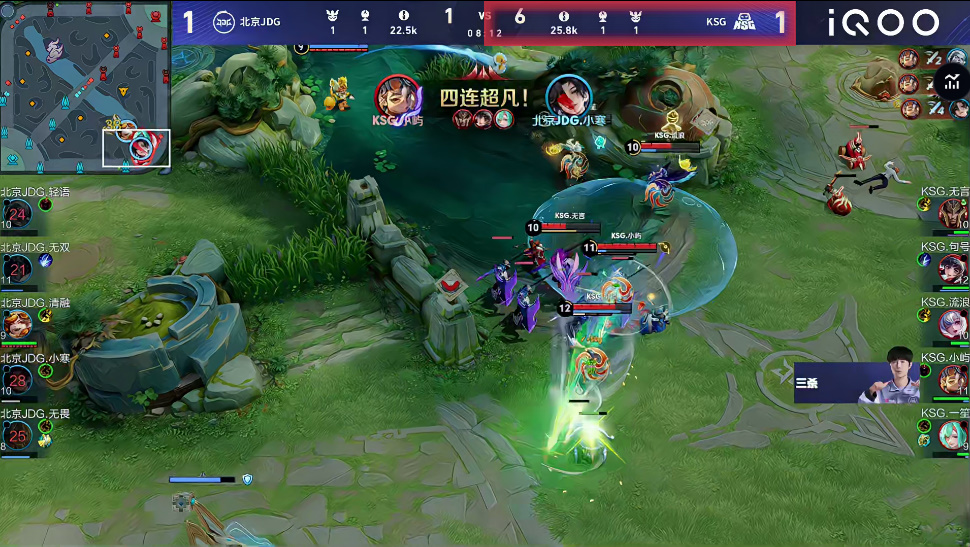Click the KSG team logo

[x=743, y=21]
